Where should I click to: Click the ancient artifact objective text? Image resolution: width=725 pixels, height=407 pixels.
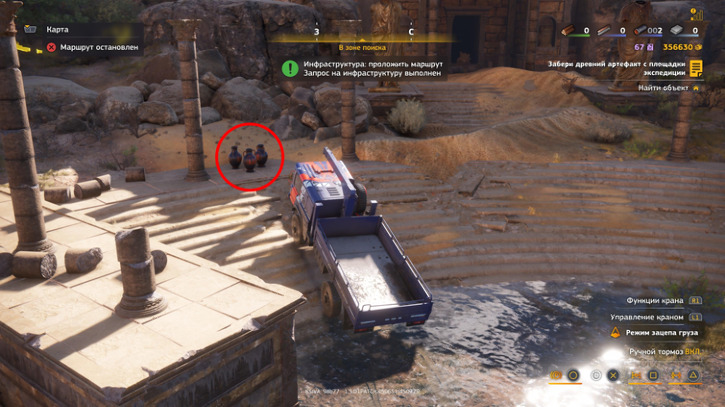(x=616, y=68)
